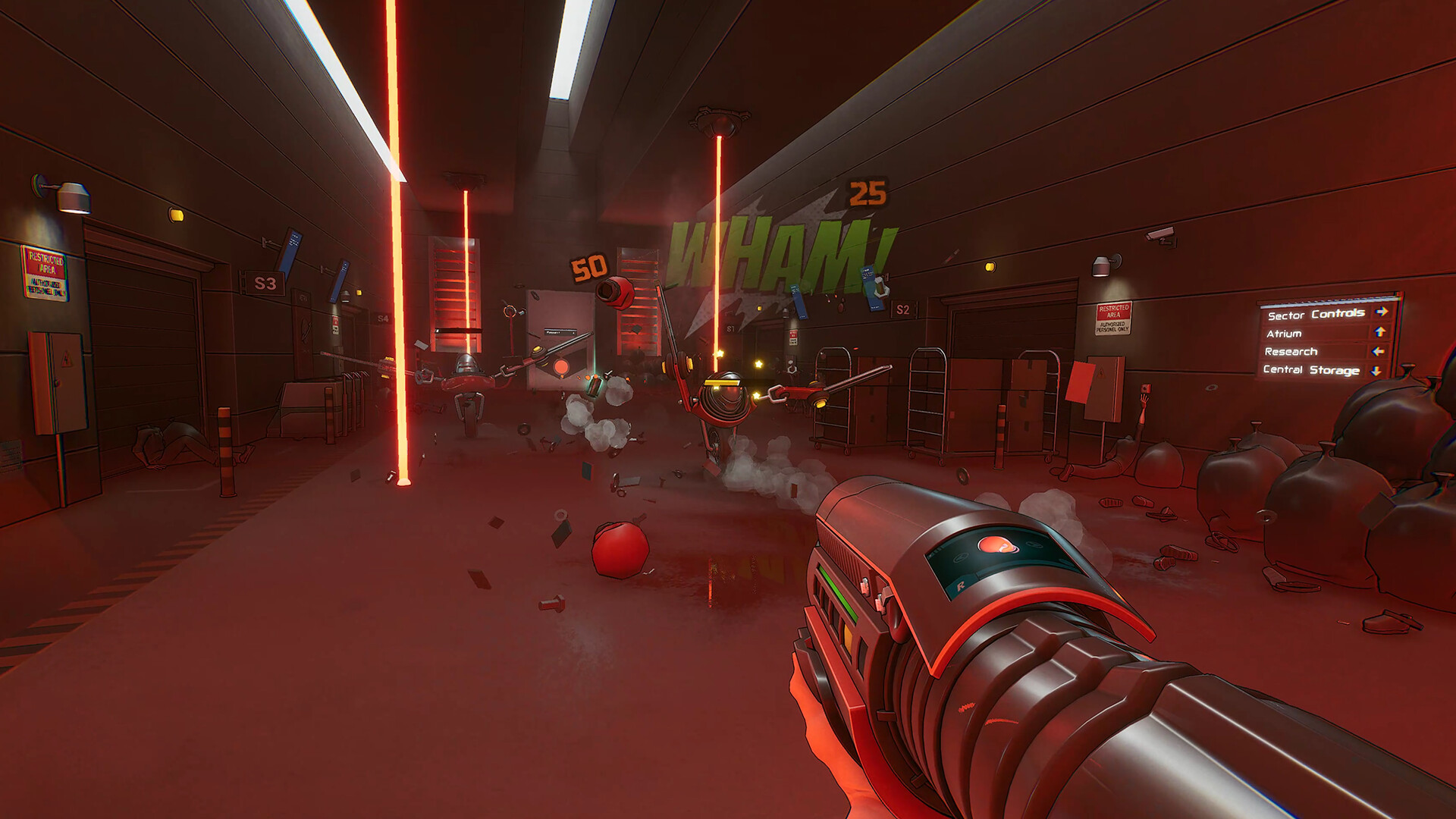Viewport: 1456px width, 819px height.
Task: Click the left Restricted Area warning sign
Action: click(47, 271)
